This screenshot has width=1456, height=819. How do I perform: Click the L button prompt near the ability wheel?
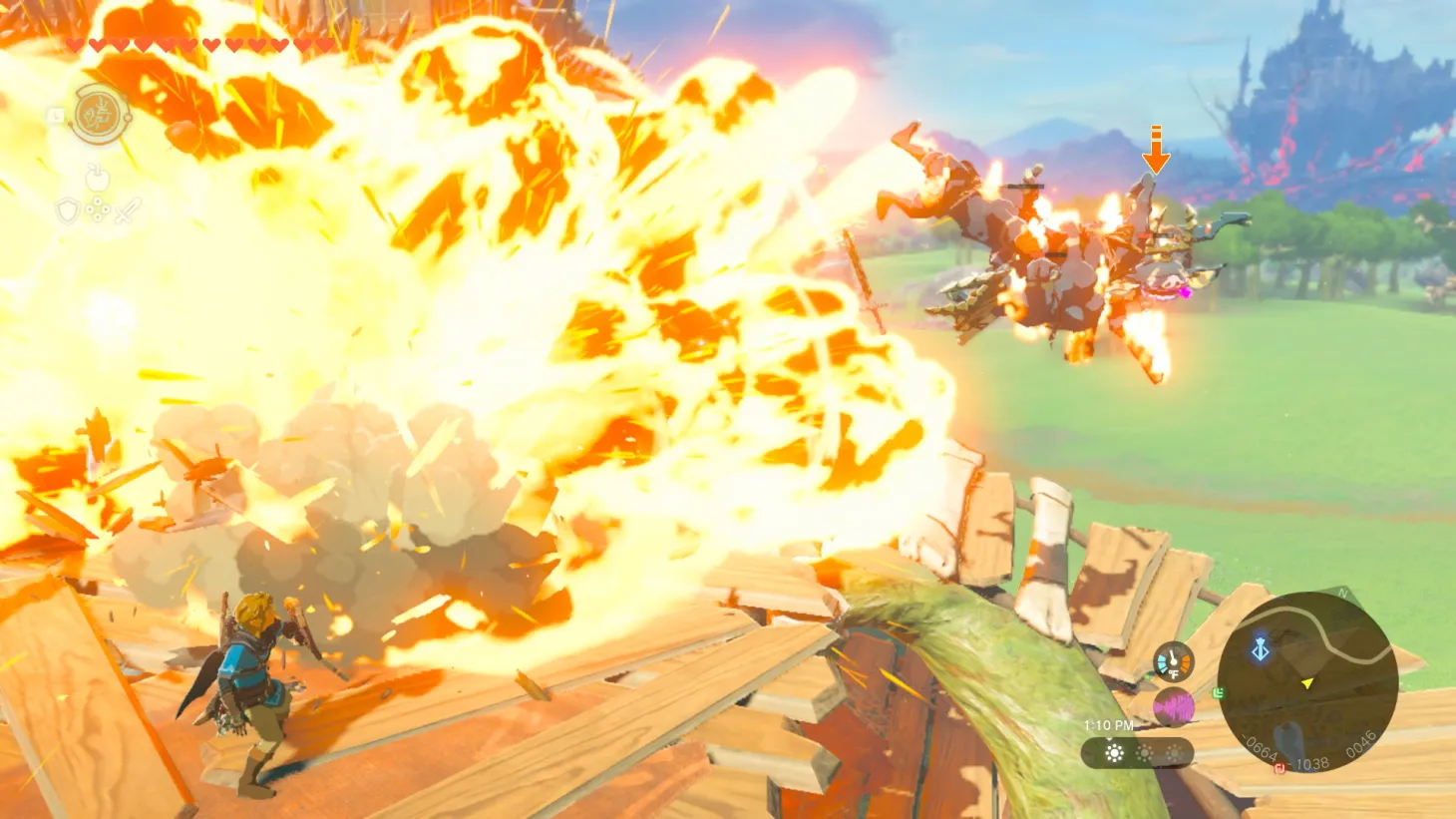point(57,116)
